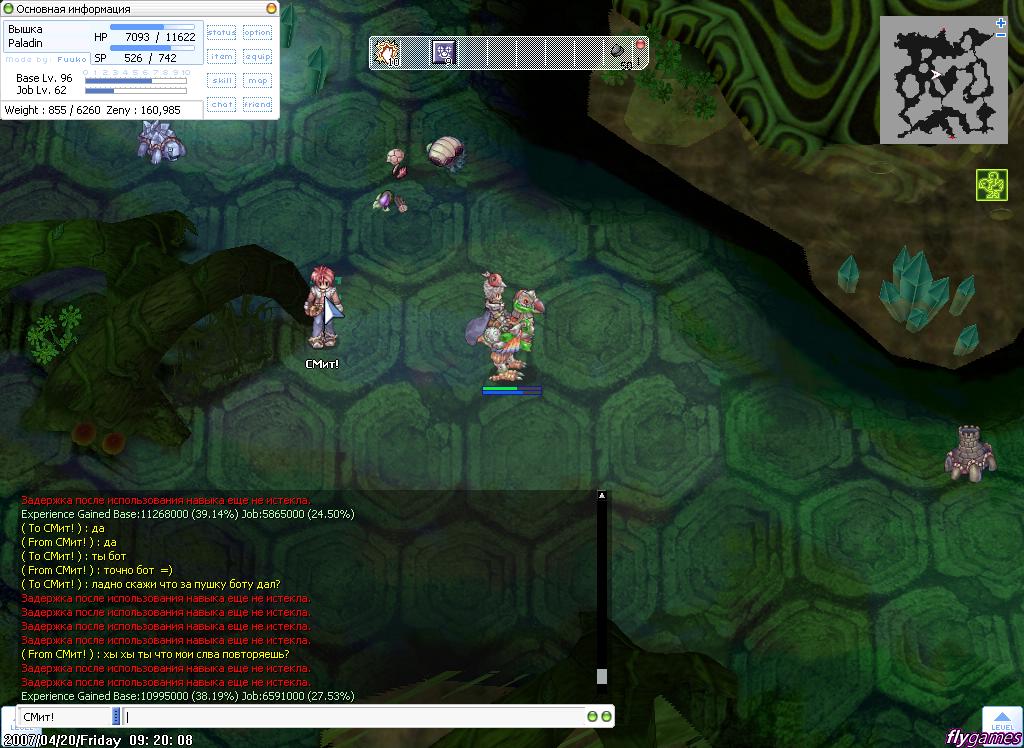Select the whisper recipient name field
1024x748 pixels.
(64, 717)
